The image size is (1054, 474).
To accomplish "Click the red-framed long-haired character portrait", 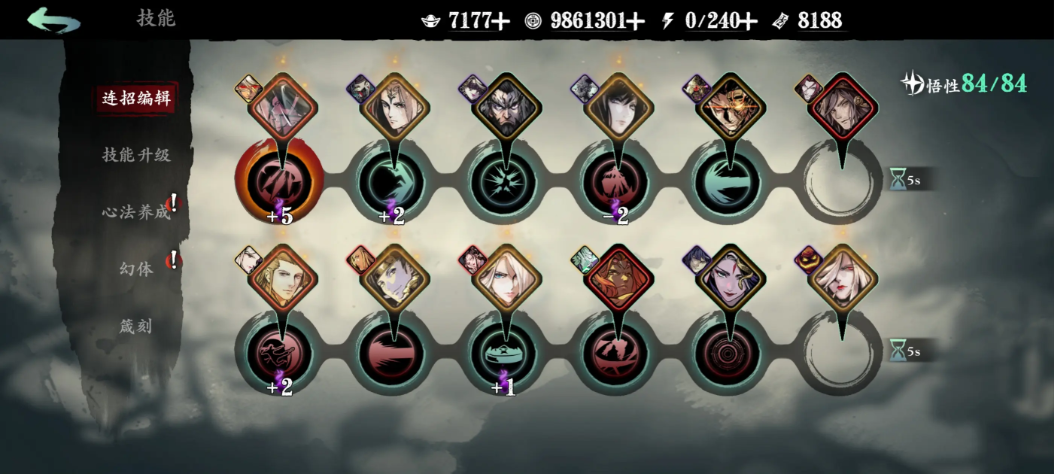I will [843, 106].
